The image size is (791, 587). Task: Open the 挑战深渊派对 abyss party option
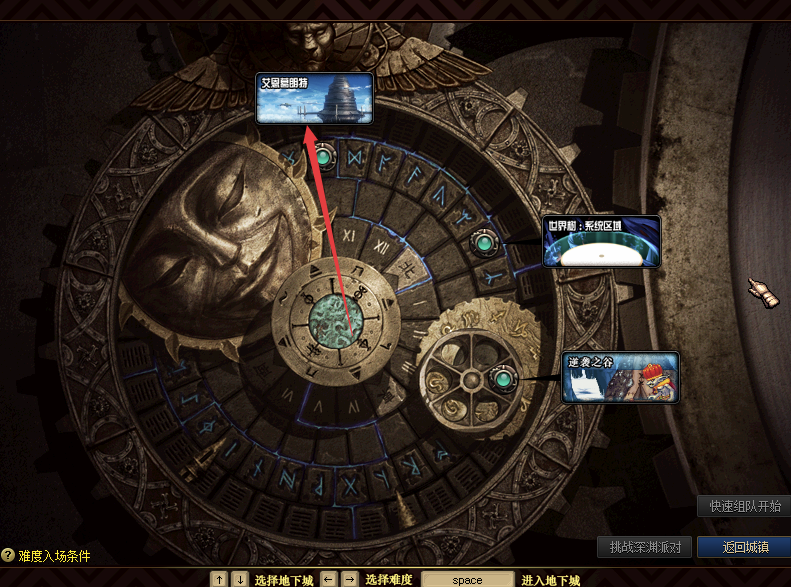645,547
